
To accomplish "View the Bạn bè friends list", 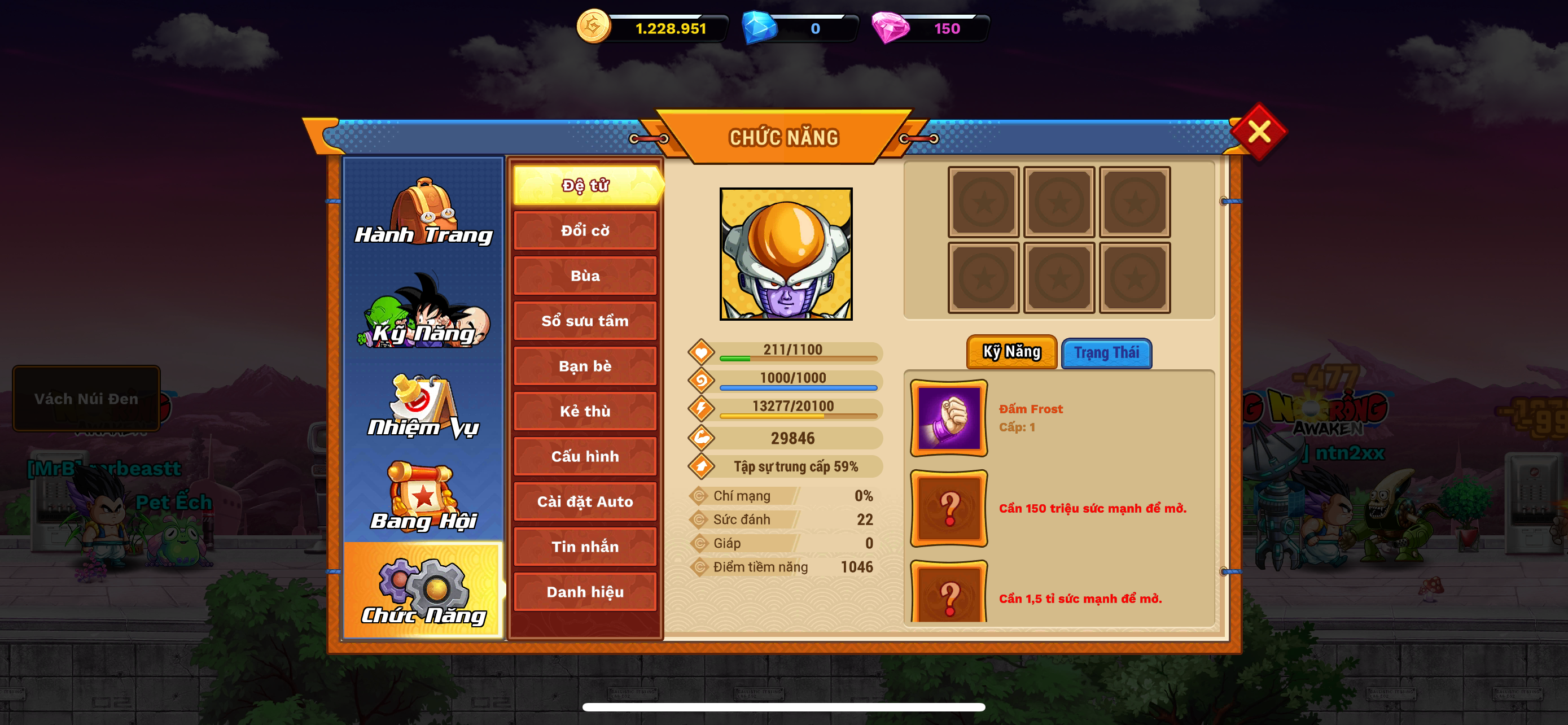I will point(585,366).
